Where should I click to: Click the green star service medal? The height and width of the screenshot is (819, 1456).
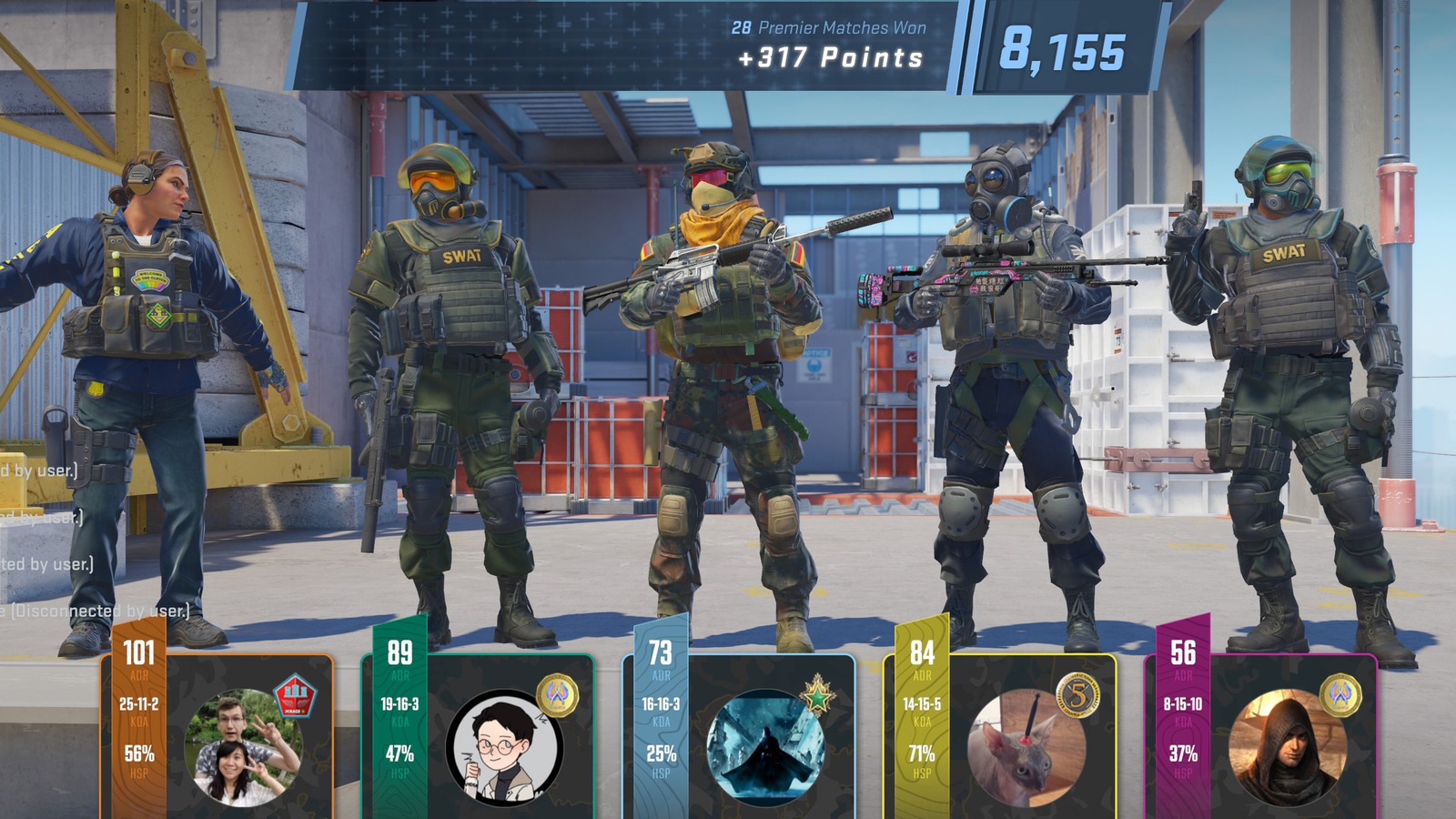817,696
